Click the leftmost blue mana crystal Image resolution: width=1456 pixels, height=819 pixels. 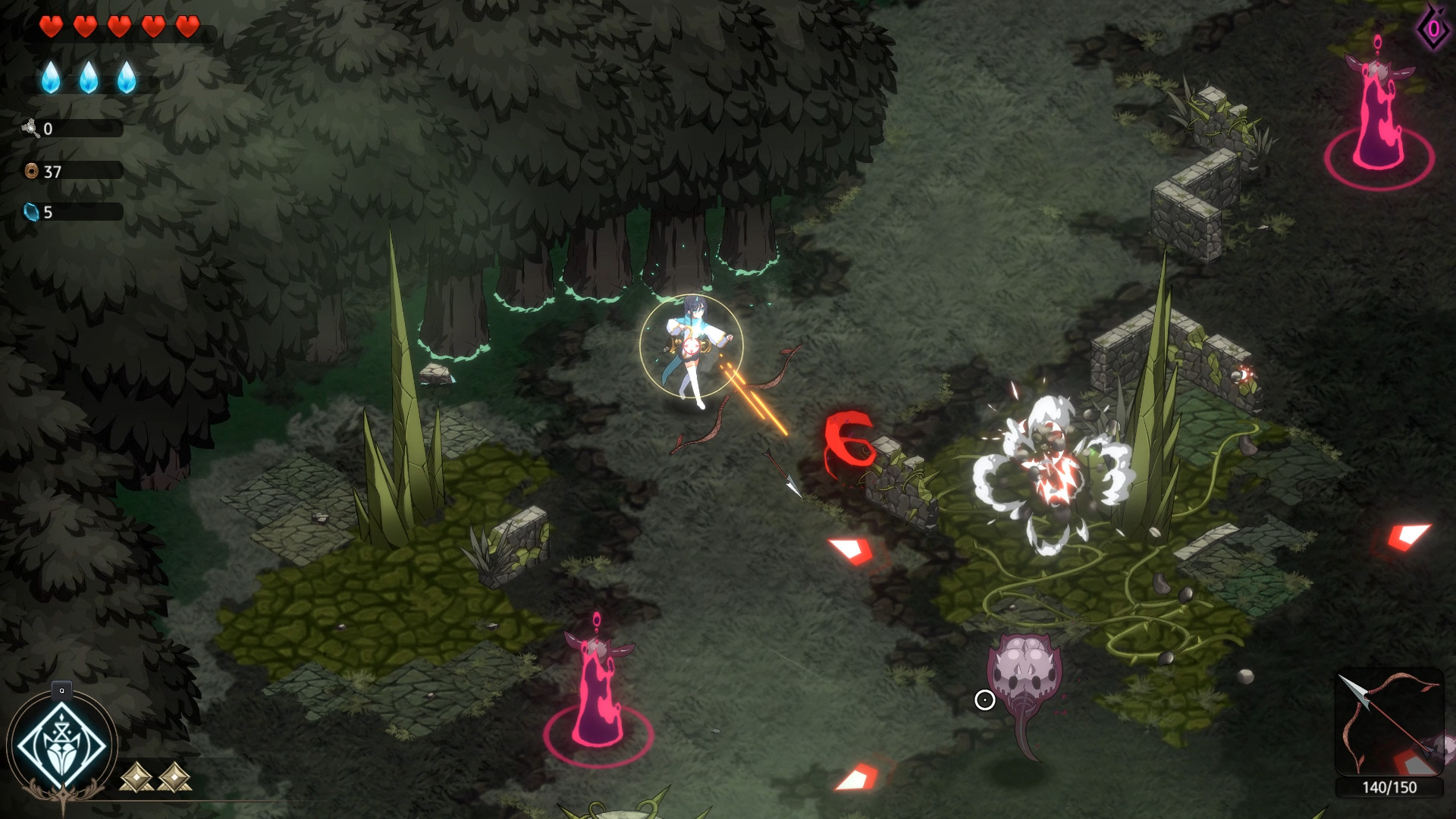[52, 78]
